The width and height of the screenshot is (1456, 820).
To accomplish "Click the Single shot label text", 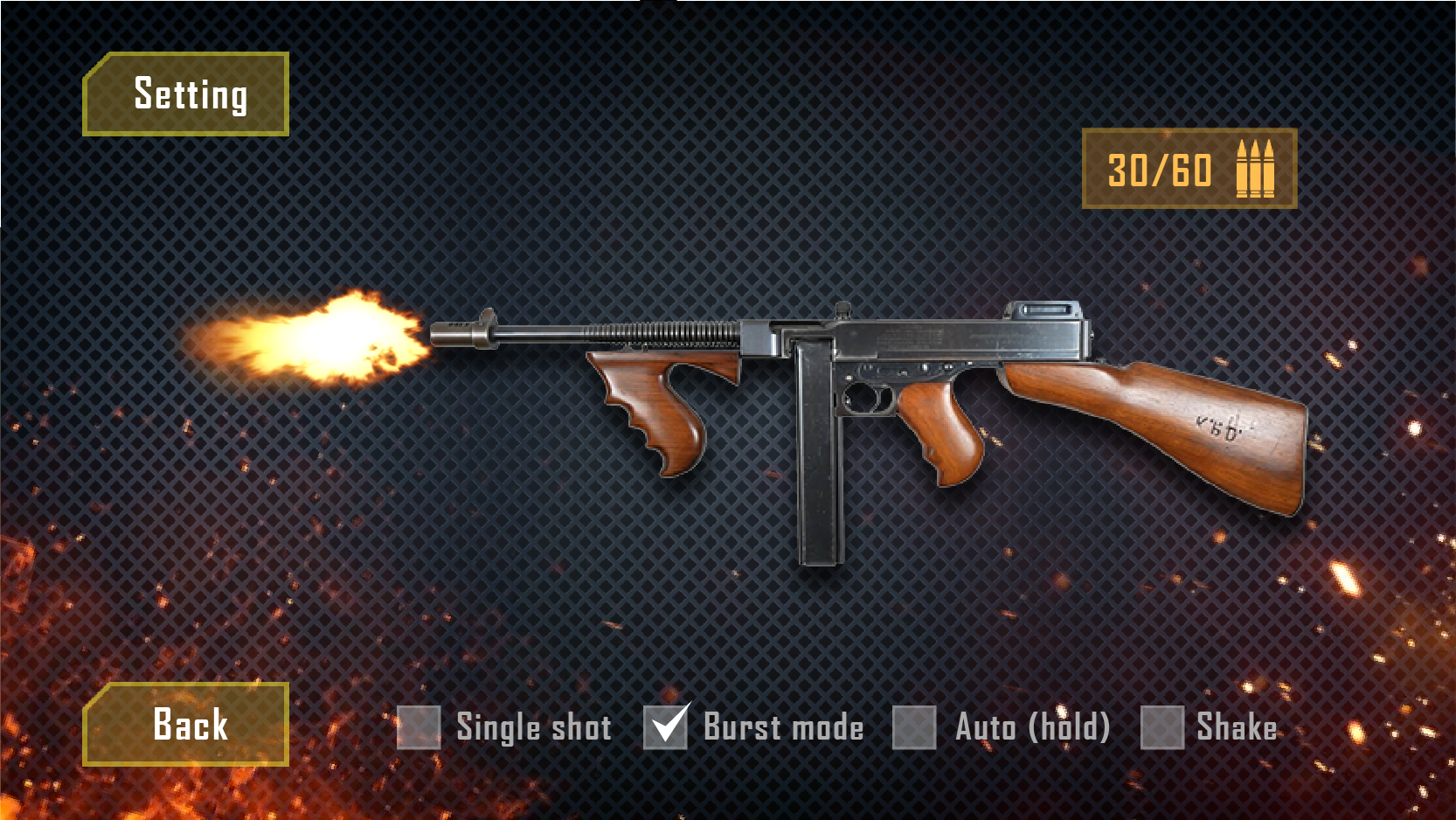I will (x=536, y=727).
